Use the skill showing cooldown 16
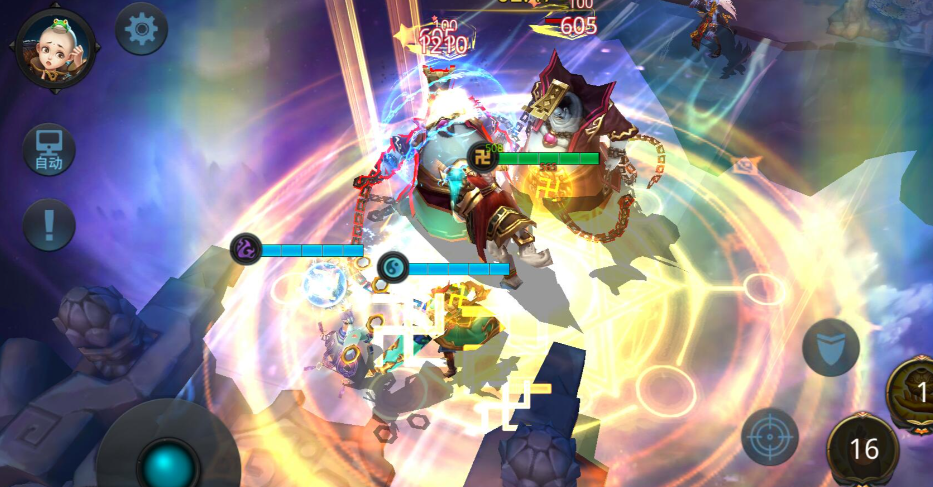The image size is (933, 487). 863,448
